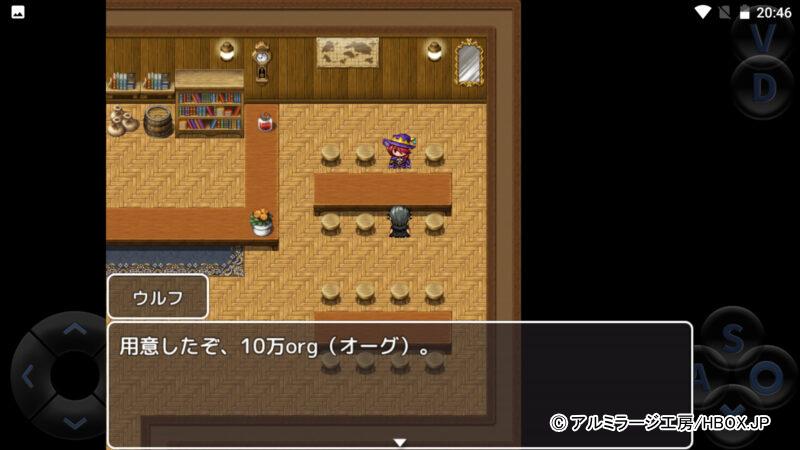Tap the D-pad up arrow

tap(73, 329)
